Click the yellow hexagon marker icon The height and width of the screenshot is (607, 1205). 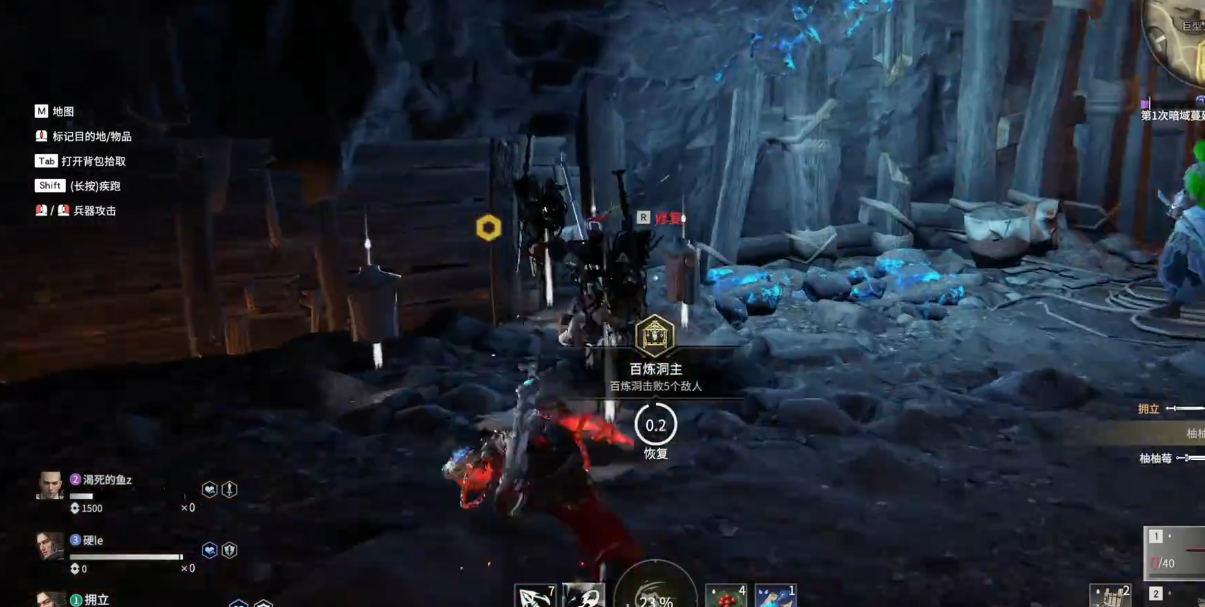pyautogui.click(x=488, y=228)
